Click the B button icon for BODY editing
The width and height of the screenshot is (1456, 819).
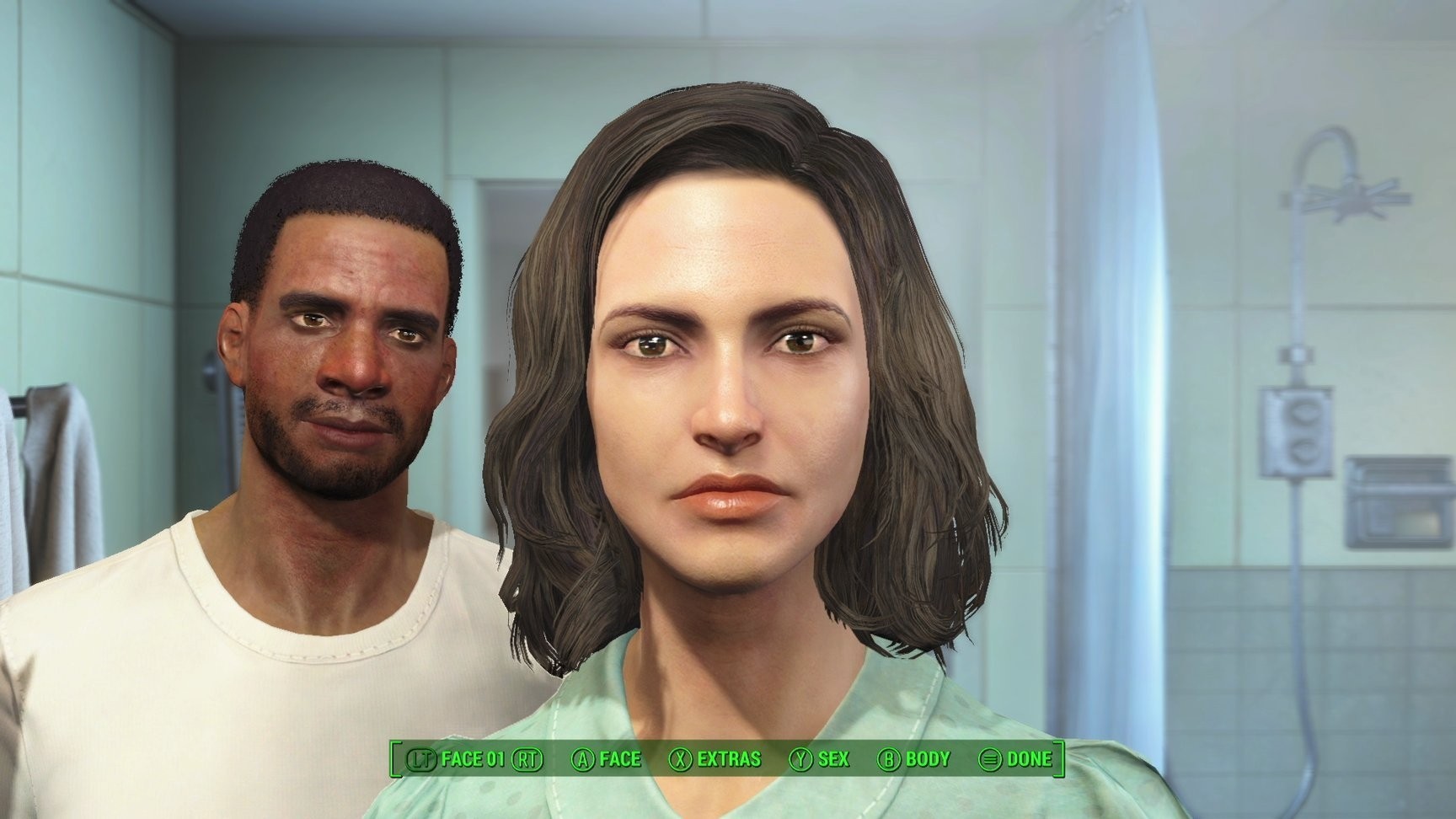click(891, 759)
